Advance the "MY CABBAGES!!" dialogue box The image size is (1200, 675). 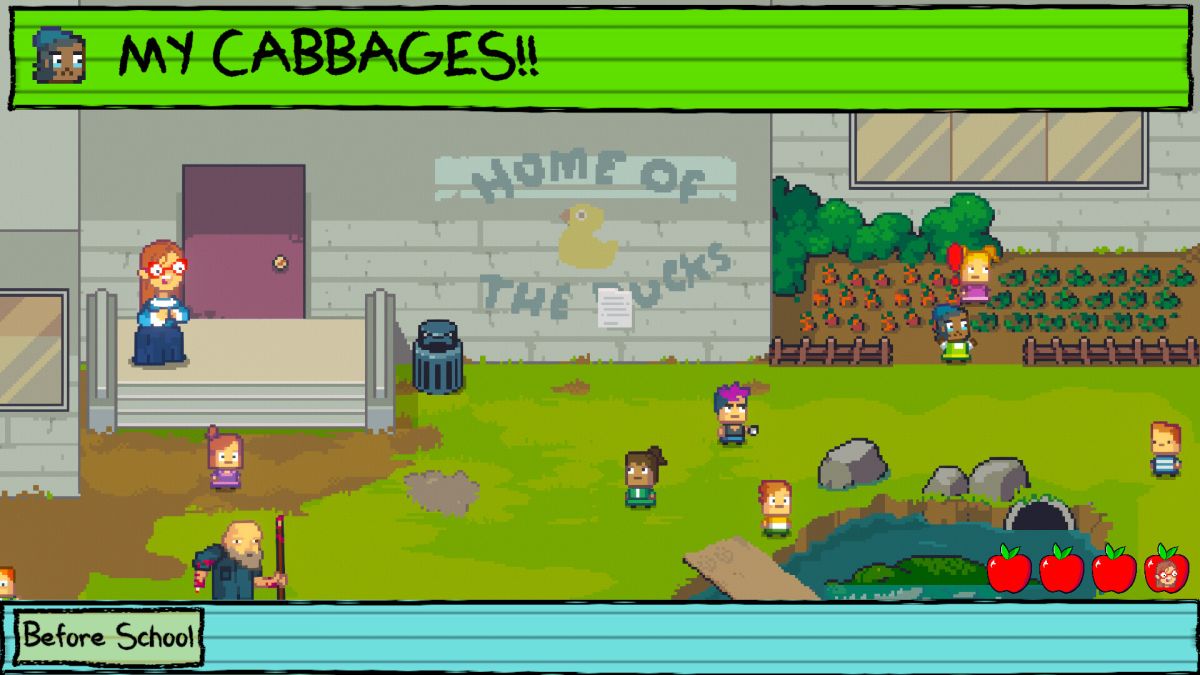tap(600, 56)
